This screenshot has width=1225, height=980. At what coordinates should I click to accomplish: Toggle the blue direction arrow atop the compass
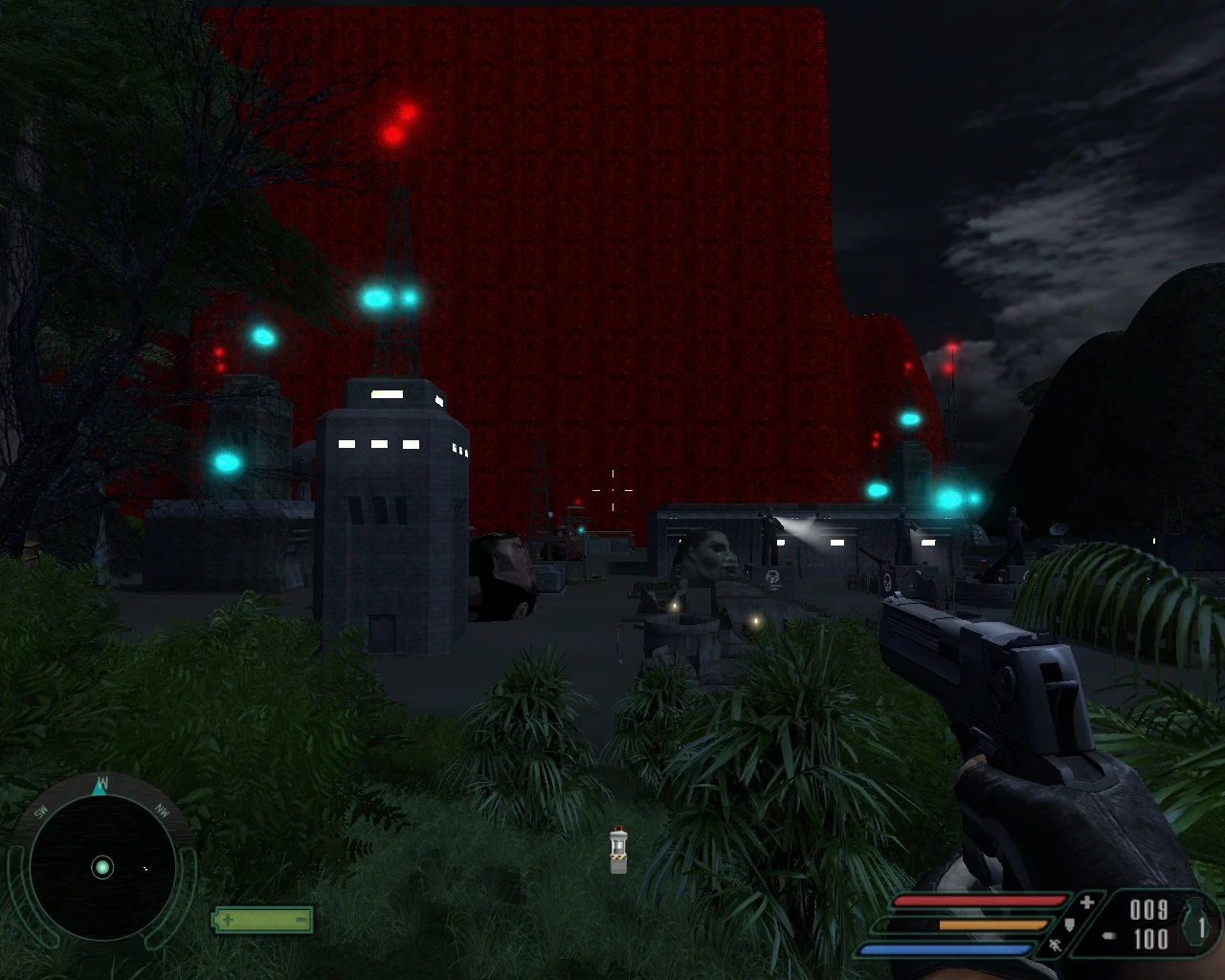(100, 791)
